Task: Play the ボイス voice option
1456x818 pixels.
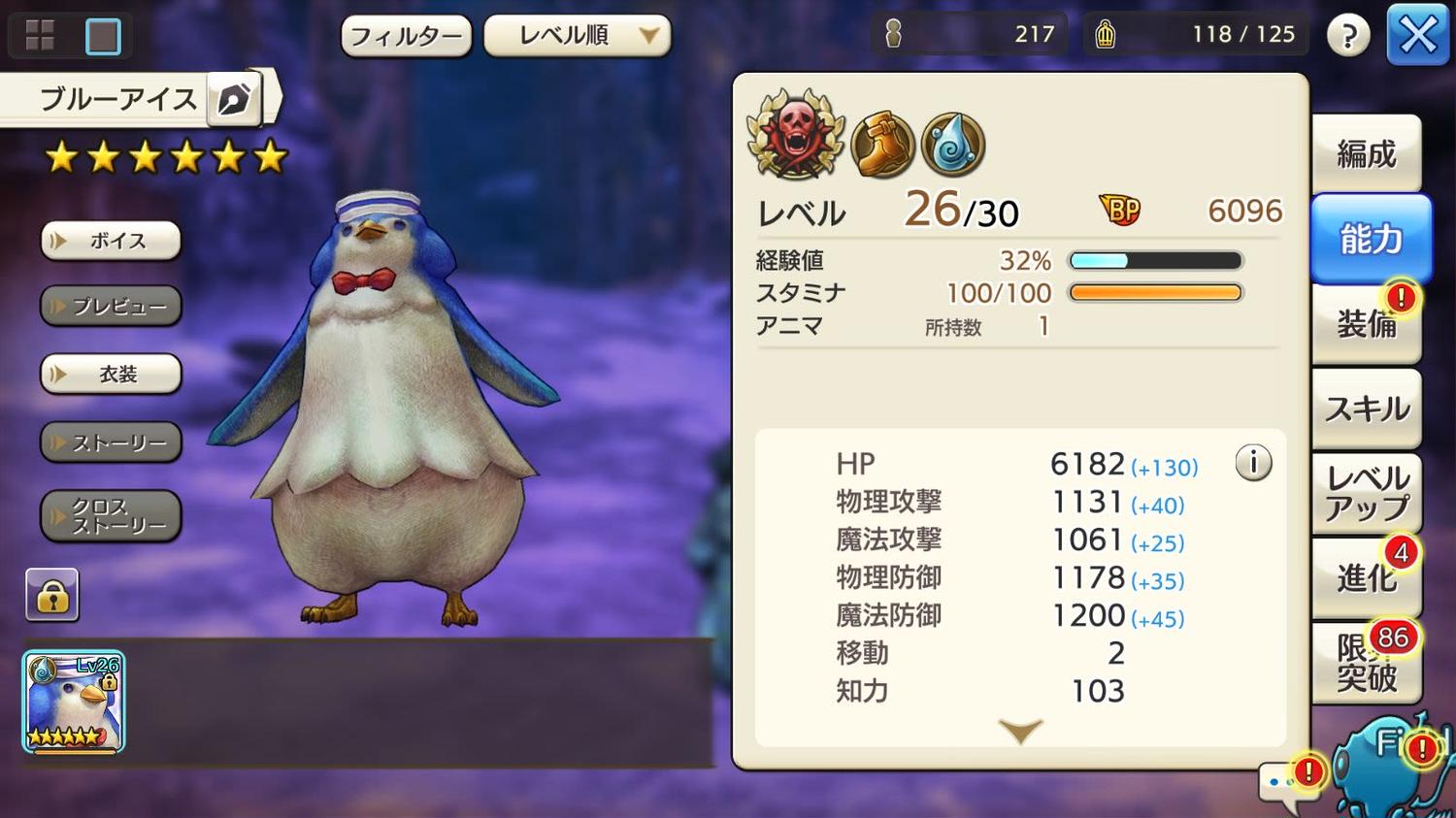Action: point(111,241)
